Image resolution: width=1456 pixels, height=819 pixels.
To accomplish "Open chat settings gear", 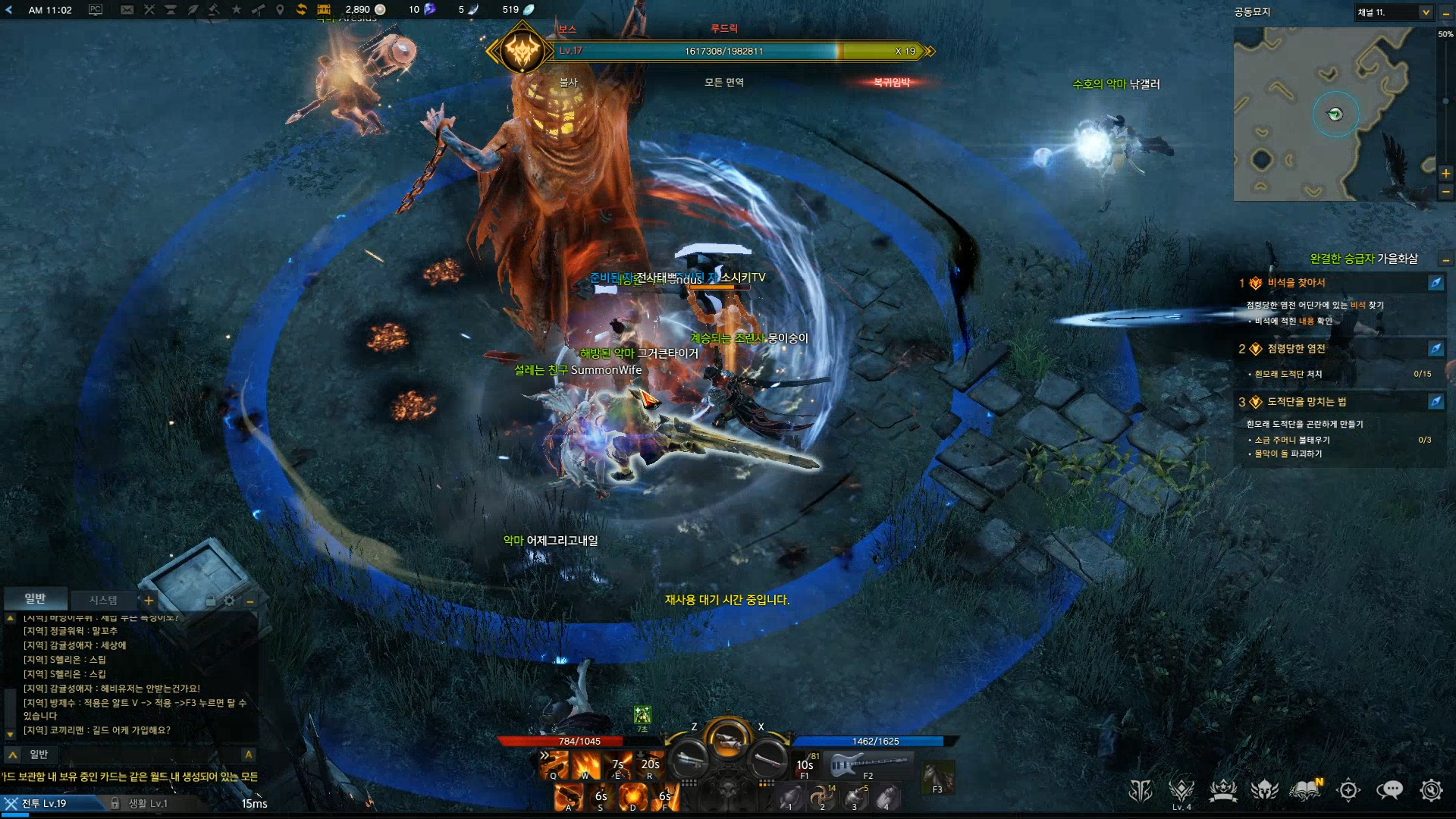I will [229, 601].
